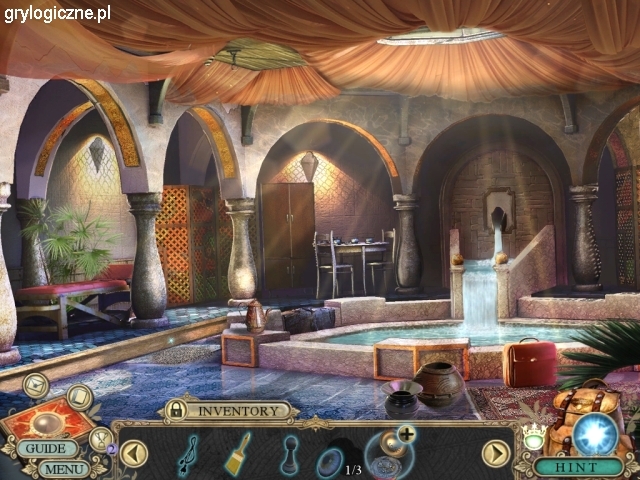
Task: Show previous inventory items with left arrow
Action: tap(134, 453)
